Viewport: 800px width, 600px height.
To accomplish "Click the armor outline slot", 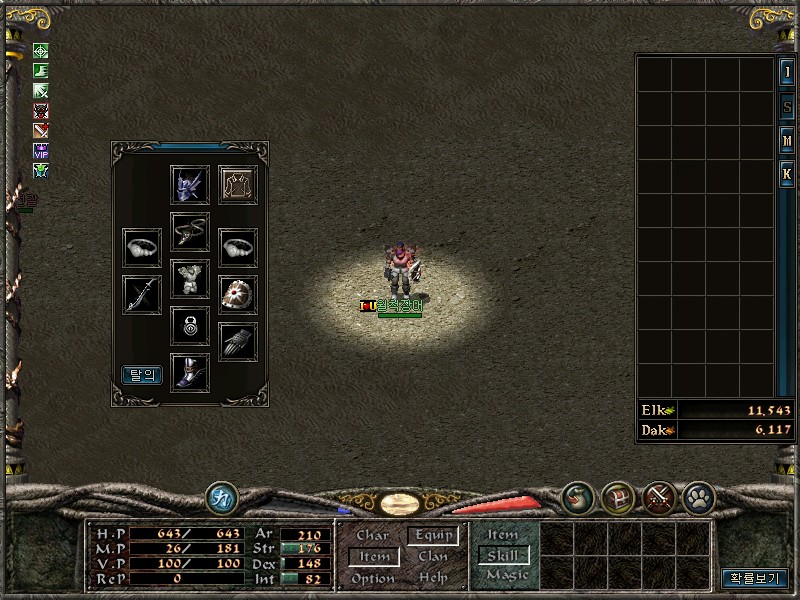I will click(239, 185).
